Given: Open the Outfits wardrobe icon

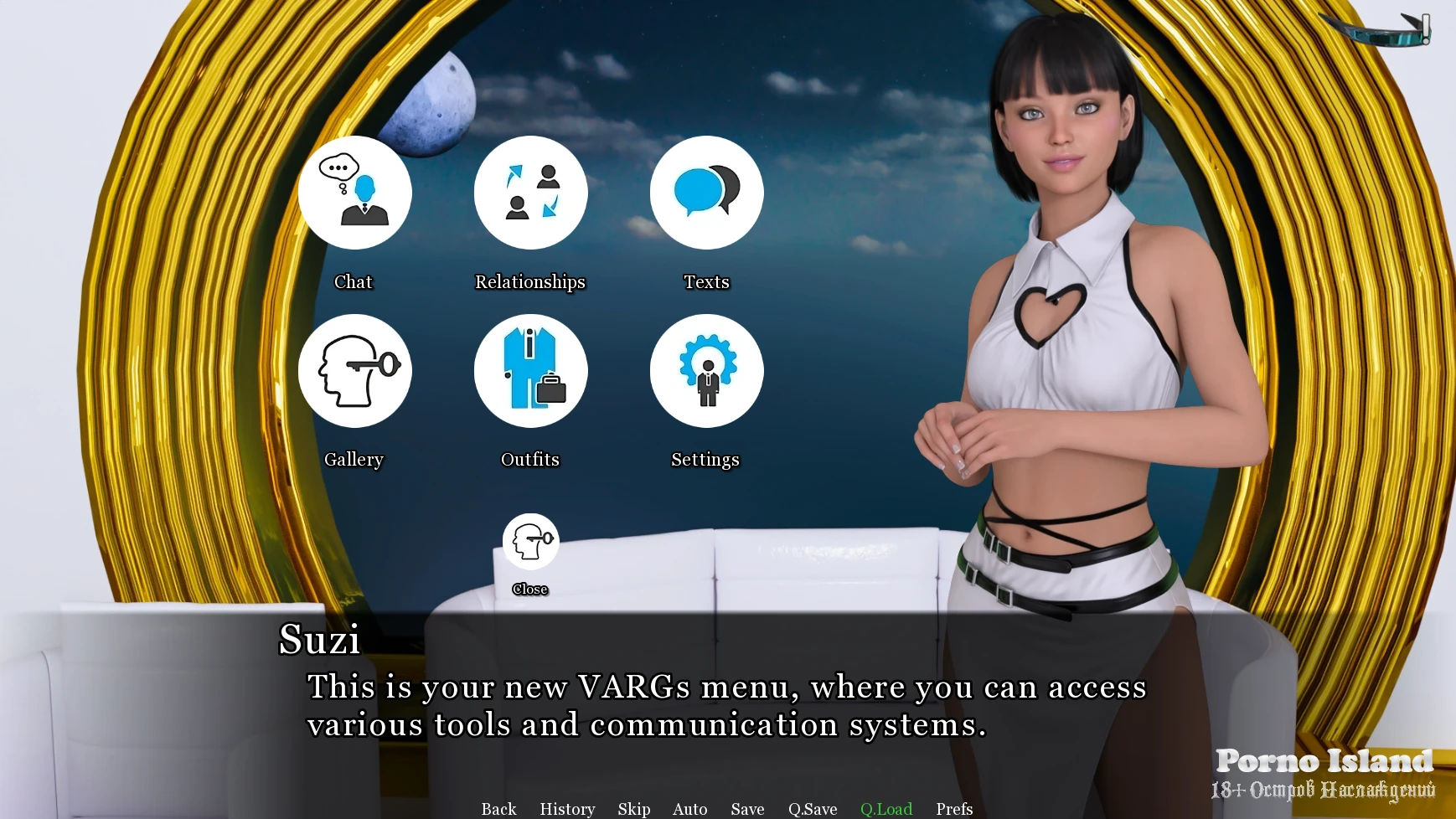Looking at the screenshot, I should point(530,371).
